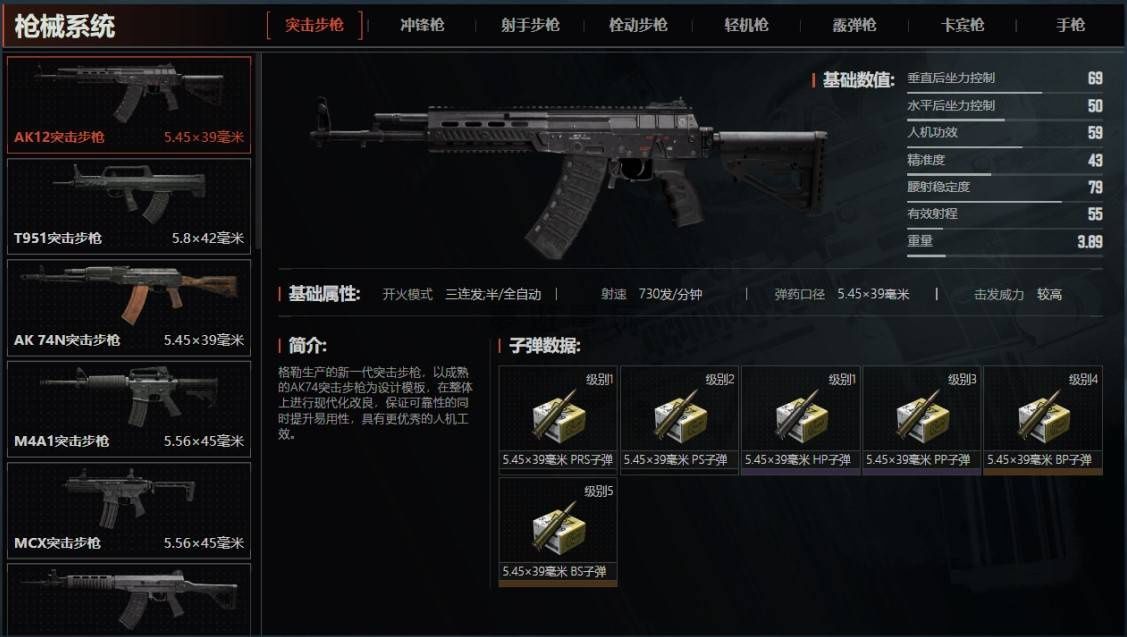
Task: Select the AK12突击步枪 list entry
Action: (x=129, y=104)
